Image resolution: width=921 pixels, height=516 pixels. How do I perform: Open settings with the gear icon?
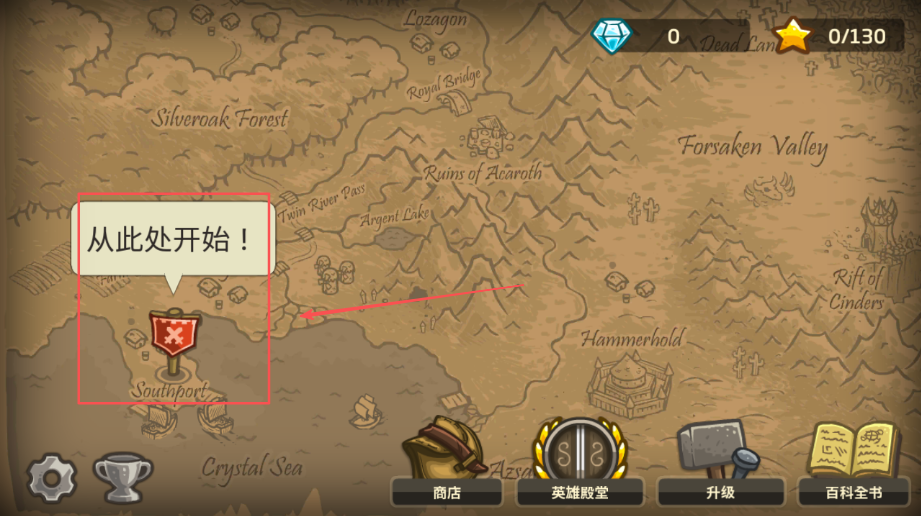click(x=52, y=477)
